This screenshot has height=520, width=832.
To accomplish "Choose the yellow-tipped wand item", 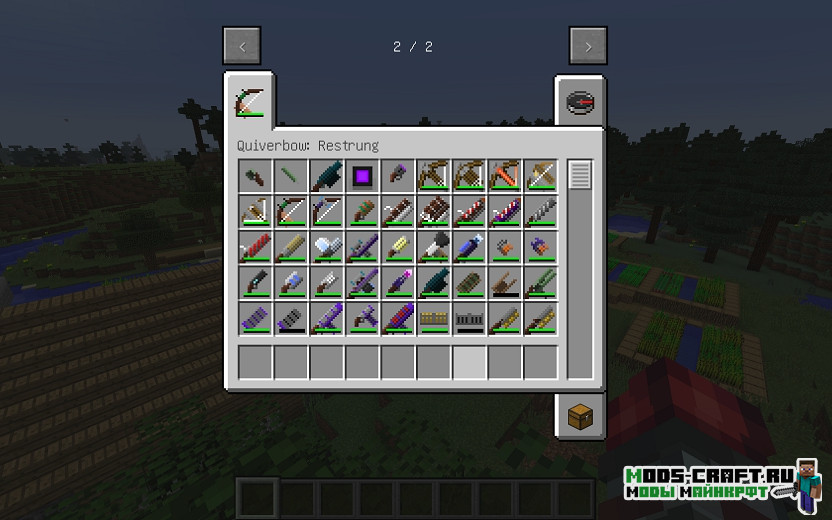I will click(x=399, y=248).
